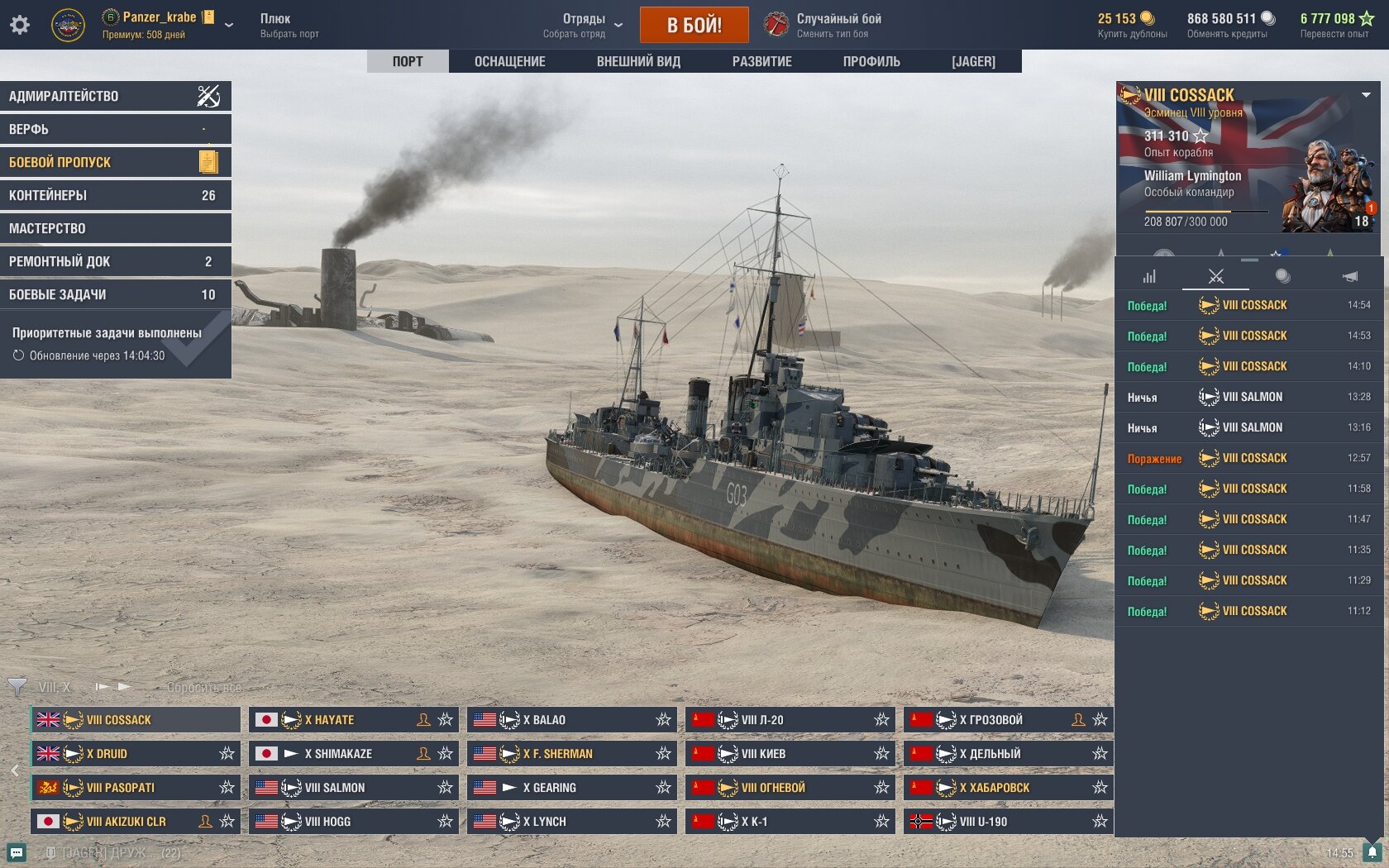Viewport: 1389px width, 868px height.
Task: View the БОЕВЫЕ ЗАДАЧИ list
Action: coord(115,294)
